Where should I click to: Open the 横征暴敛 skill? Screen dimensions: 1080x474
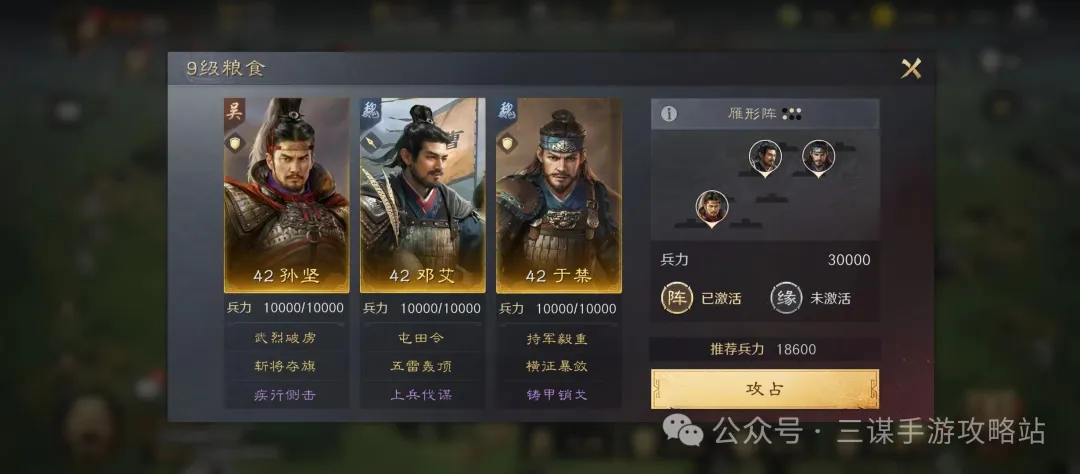[x=558, y=366]
